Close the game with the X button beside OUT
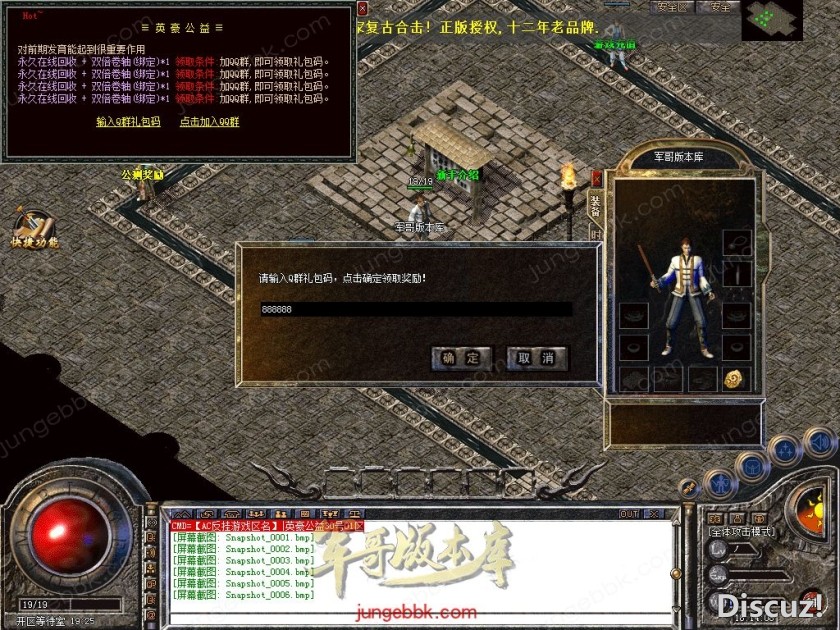This screenshot has height=630, width=840. (x=656, y=514)
